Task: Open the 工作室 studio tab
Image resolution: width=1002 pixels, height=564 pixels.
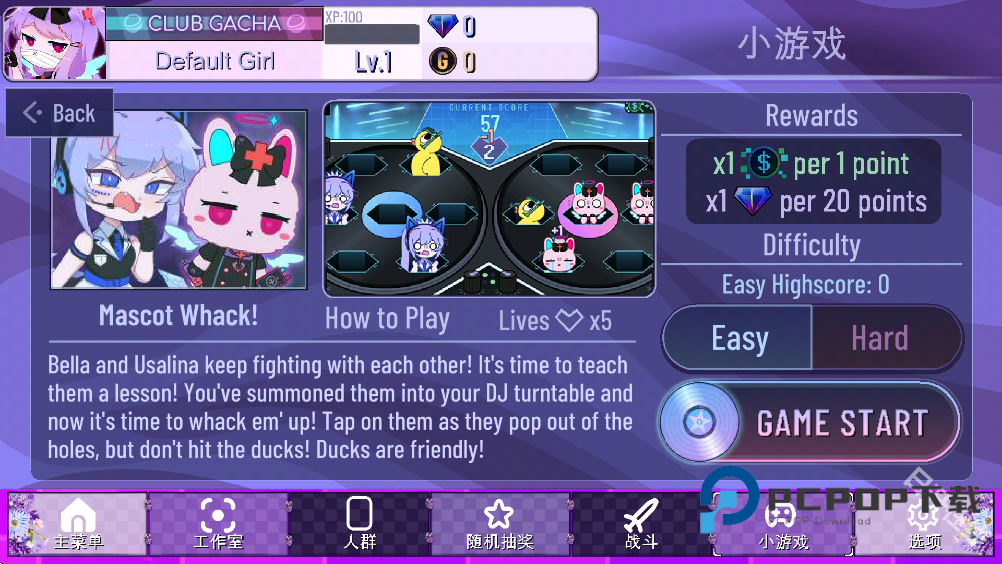Action: [218, 524]
